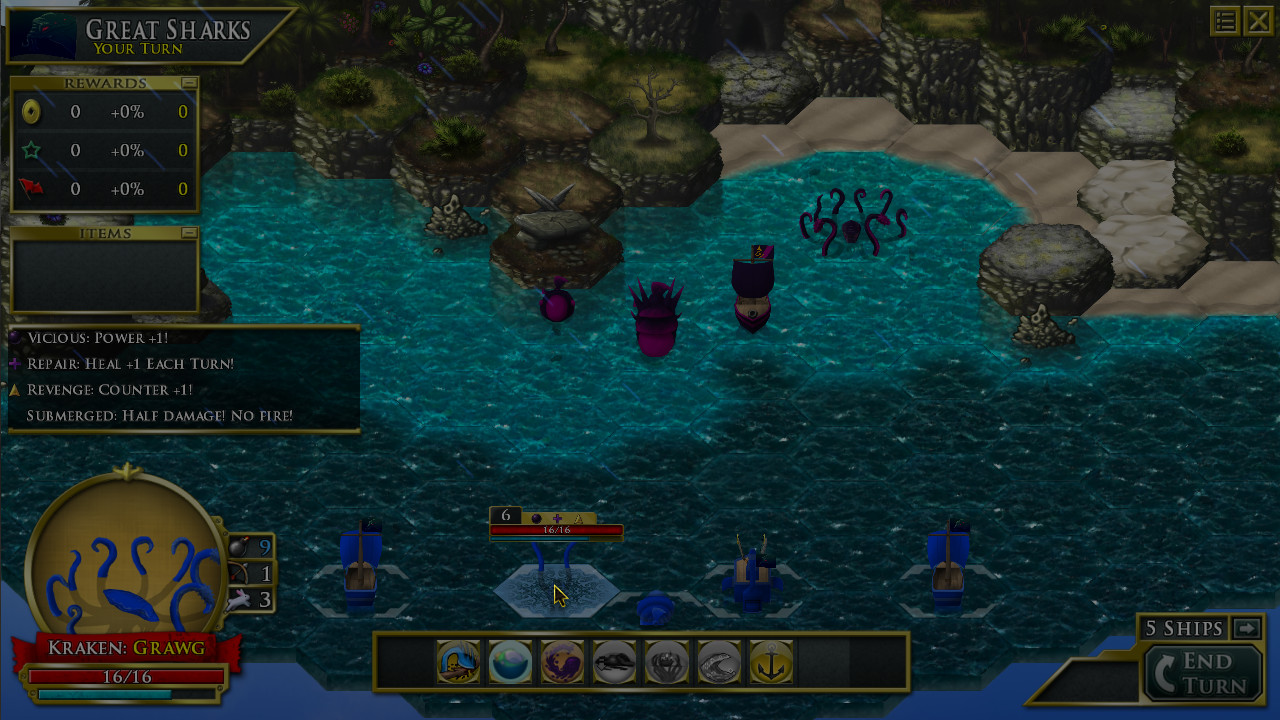
Task: Open the list menu in the top-right corner
Action: (1225, 20)
